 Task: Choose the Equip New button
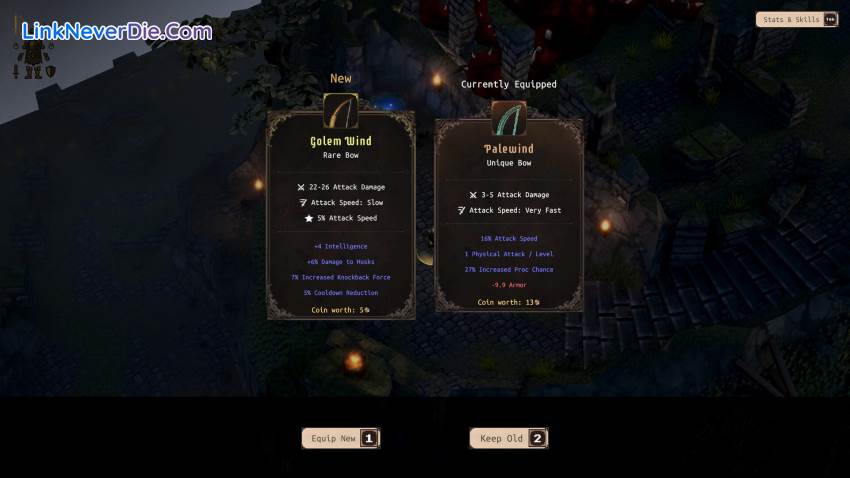340,438
